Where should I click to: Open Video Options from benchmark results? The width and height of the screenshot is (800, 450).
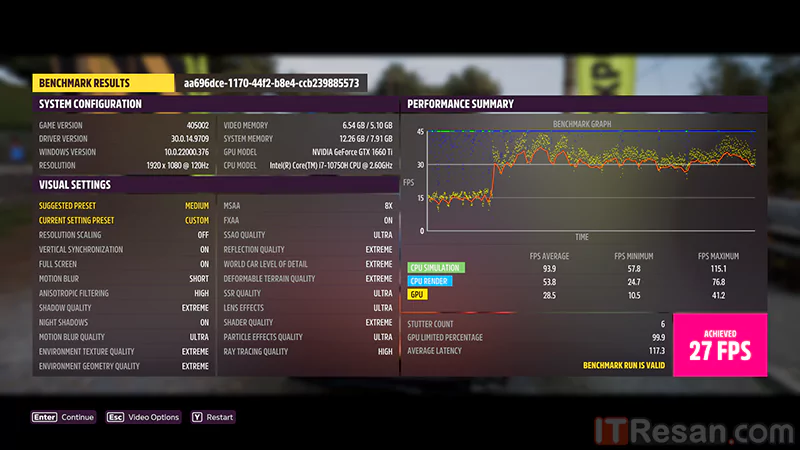143,417
